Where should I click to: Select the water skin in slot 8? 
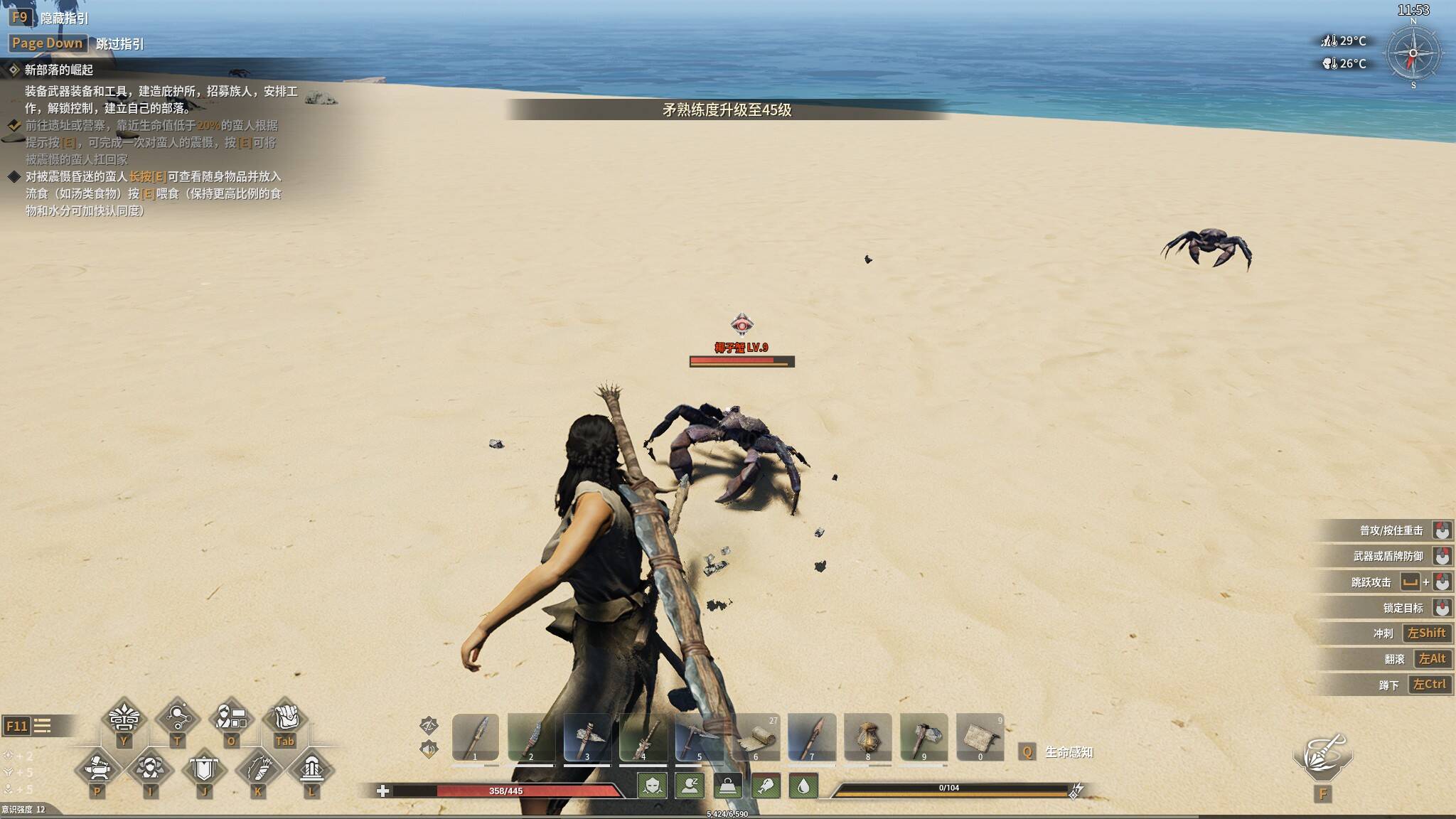click(x=867, y=737)
